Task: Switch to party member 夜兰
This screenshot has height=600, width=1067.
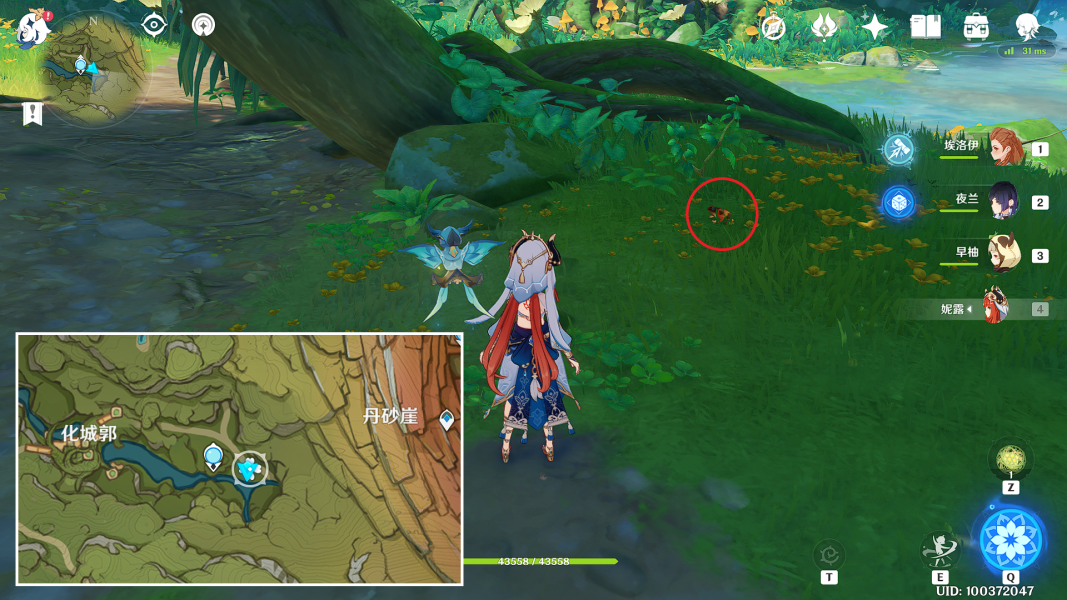Action: point(1003,201)
